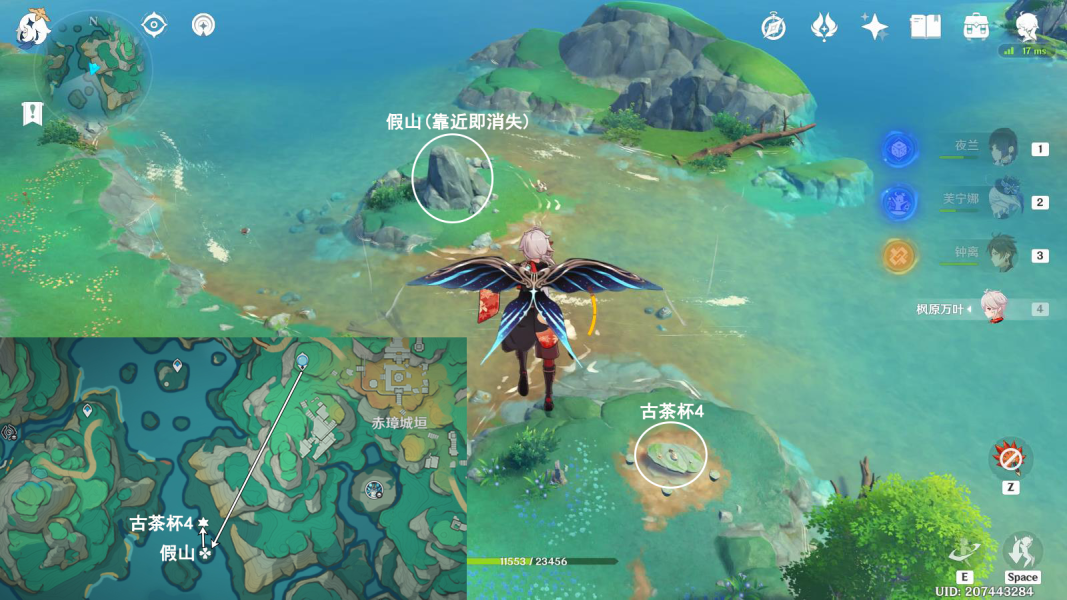This screenshot has width=1067, height=600.
Task: Switch to party member 夜兰
Action: tap(1000, 149)
